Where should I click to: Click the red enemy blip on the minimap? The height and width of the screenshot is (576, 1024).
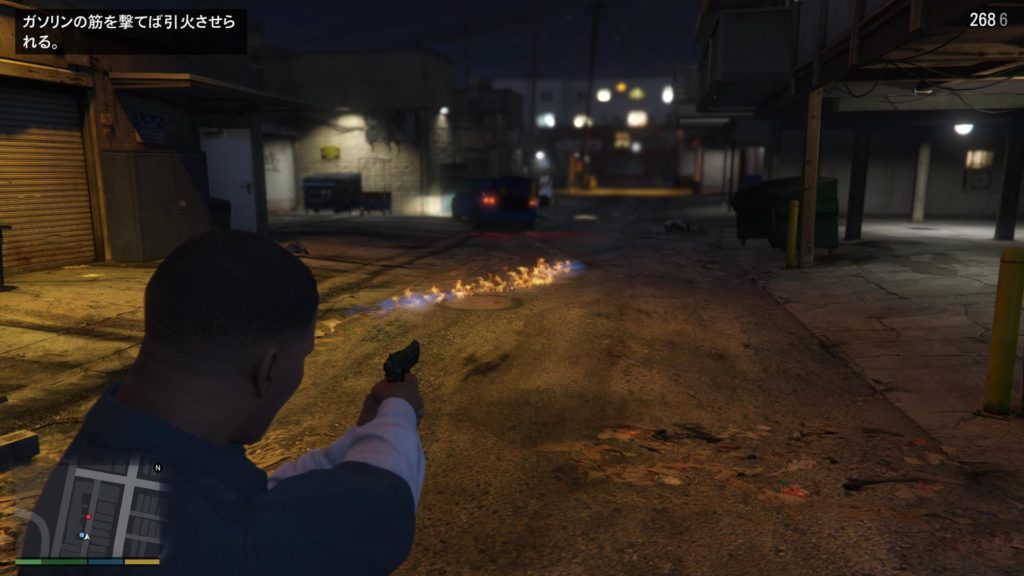click(x=88, y=517)
